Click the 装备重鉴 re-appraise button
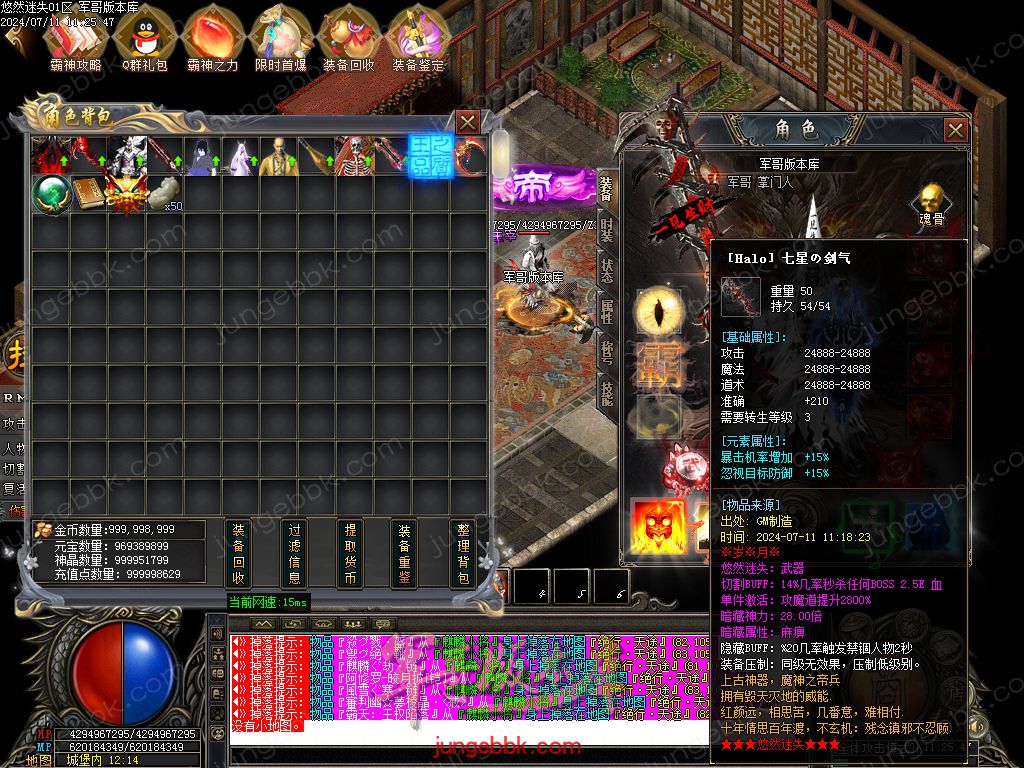Image resolution: width=1024 pixels, height=768 pixels. tap(405, 553)
